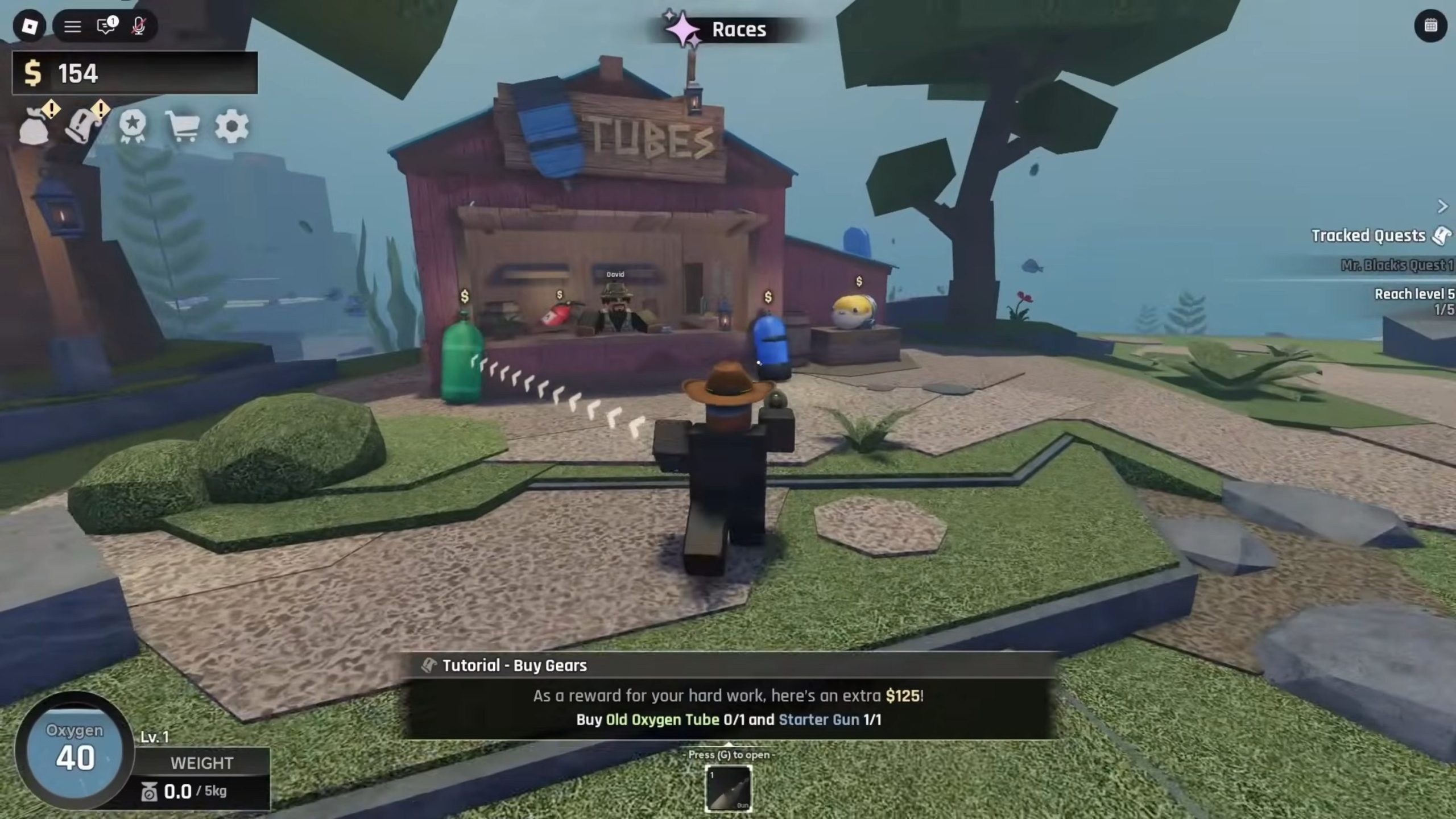
Task: Toggle the muted microphone
Action: [138, 26]
